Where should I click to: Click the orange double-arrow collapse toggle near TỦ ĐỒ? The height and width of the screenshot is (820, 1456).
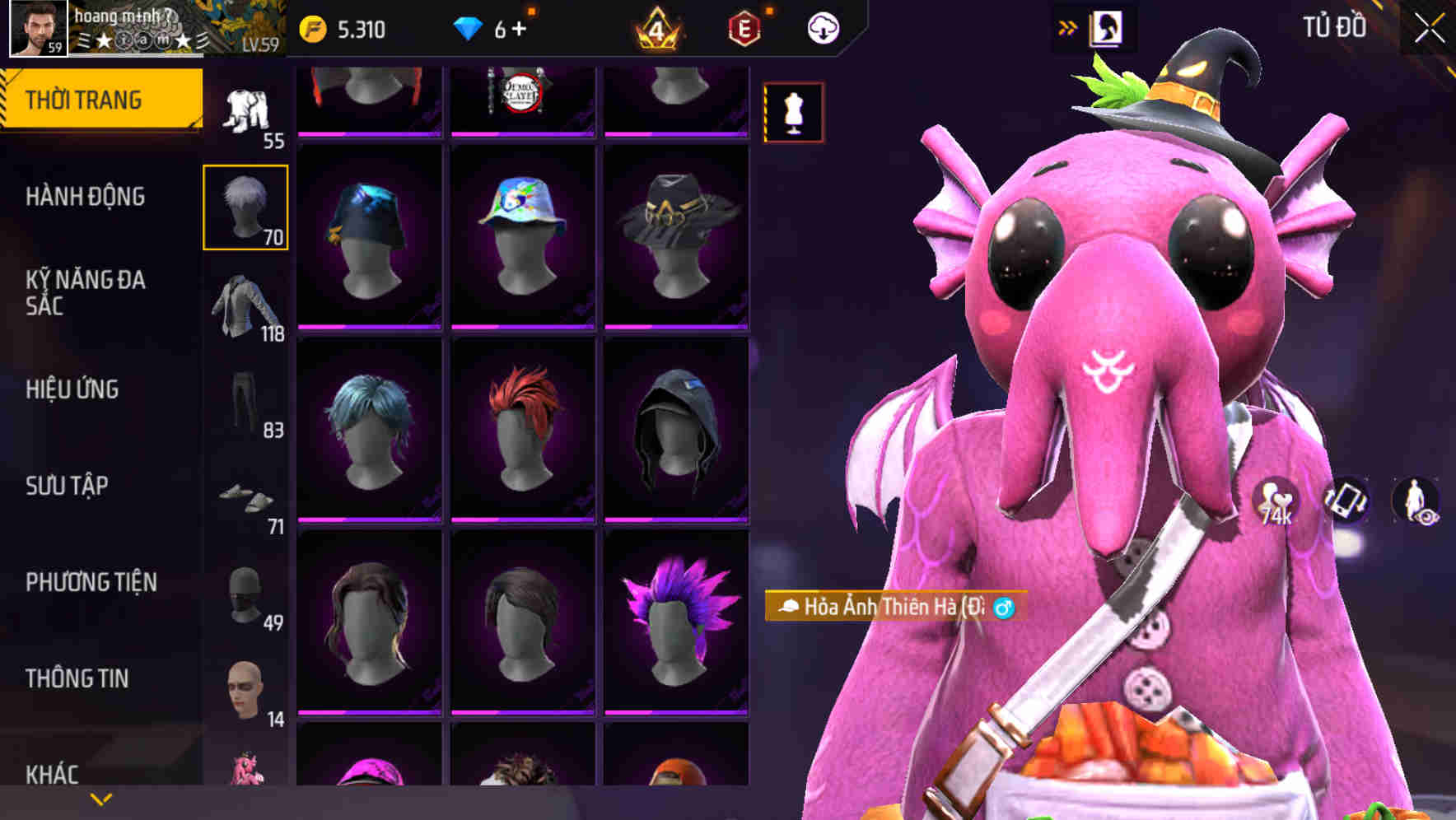coord(1068,26)
